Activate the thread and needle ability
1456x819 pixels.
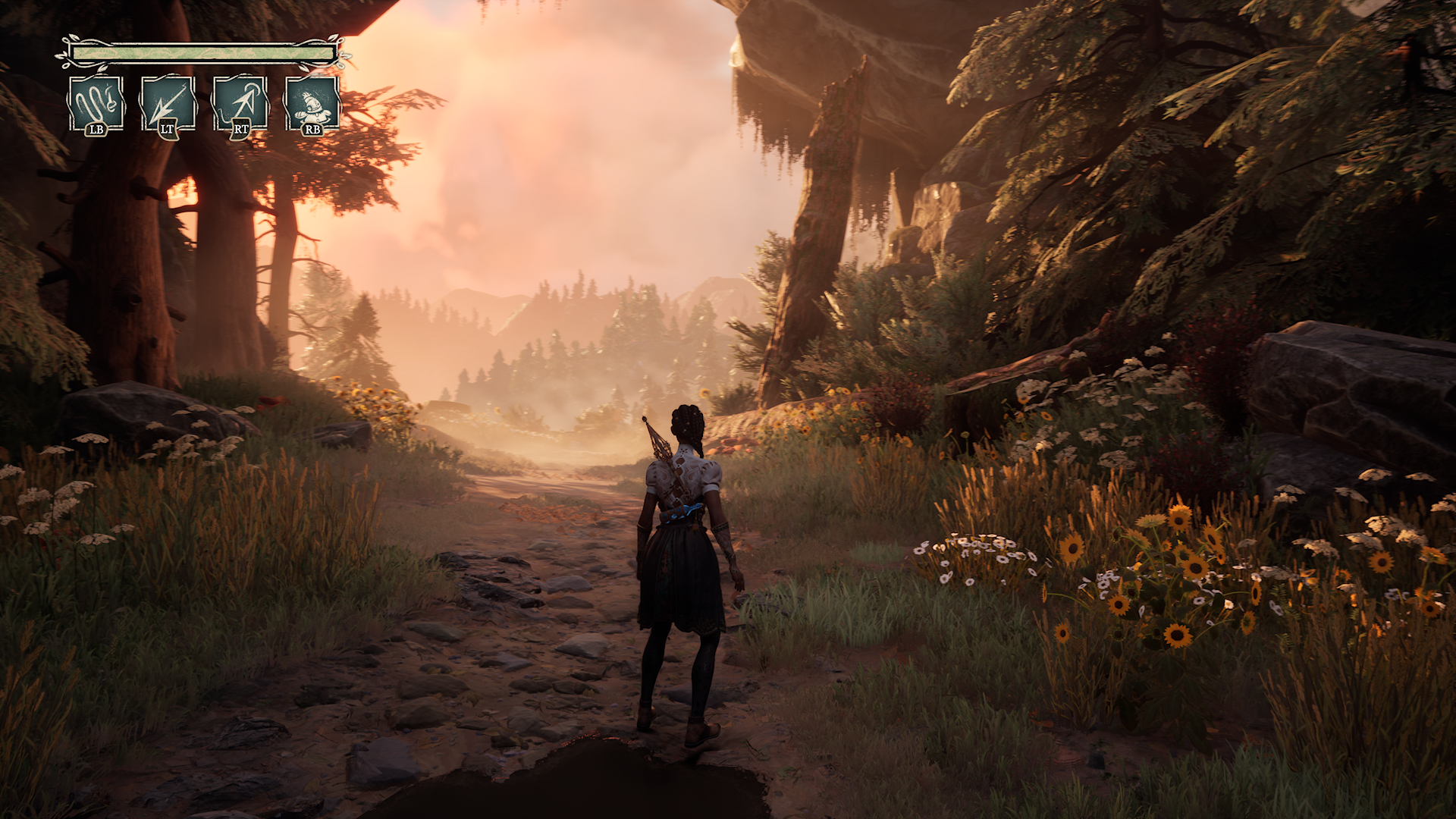click(x=96, y=103)
